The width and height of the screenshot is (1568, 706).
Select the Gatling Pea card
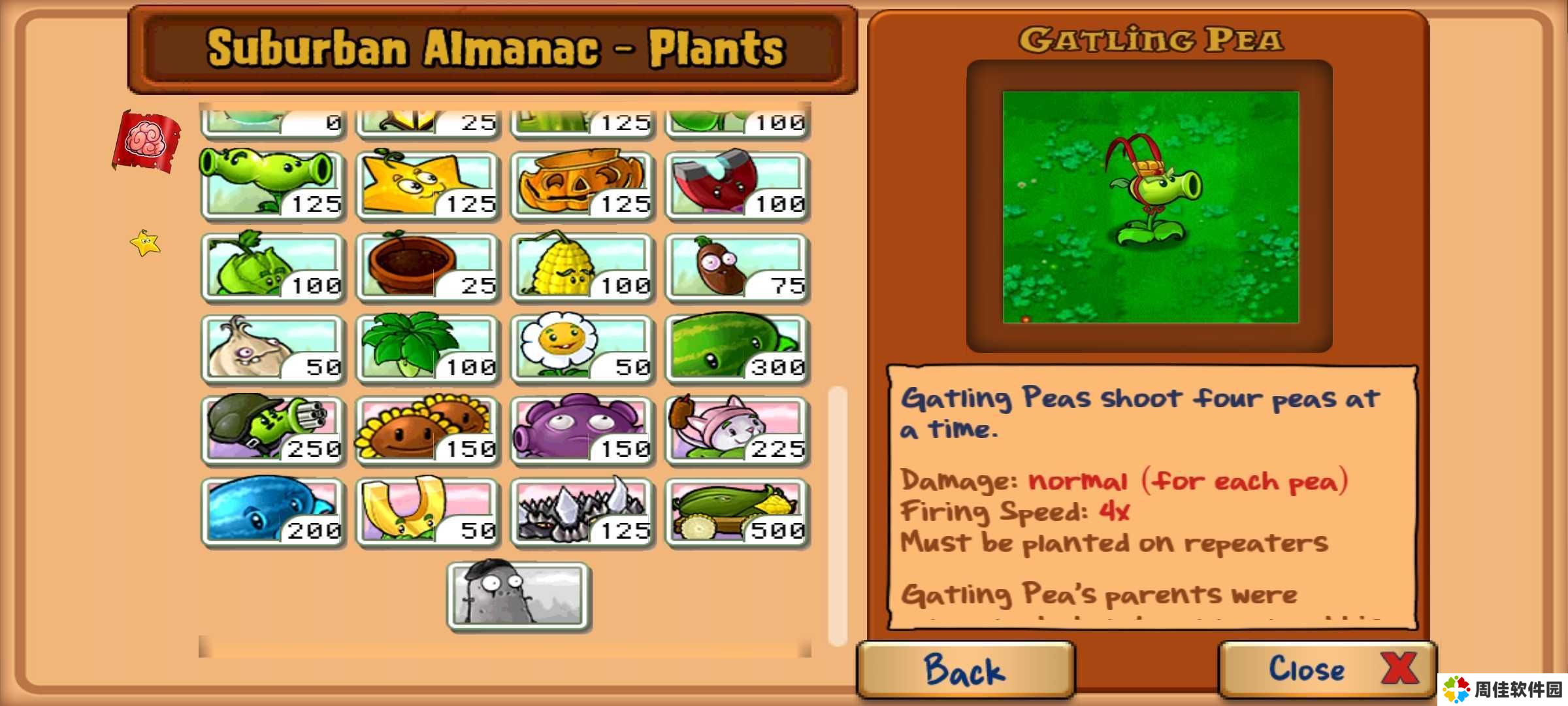(272, 429)
